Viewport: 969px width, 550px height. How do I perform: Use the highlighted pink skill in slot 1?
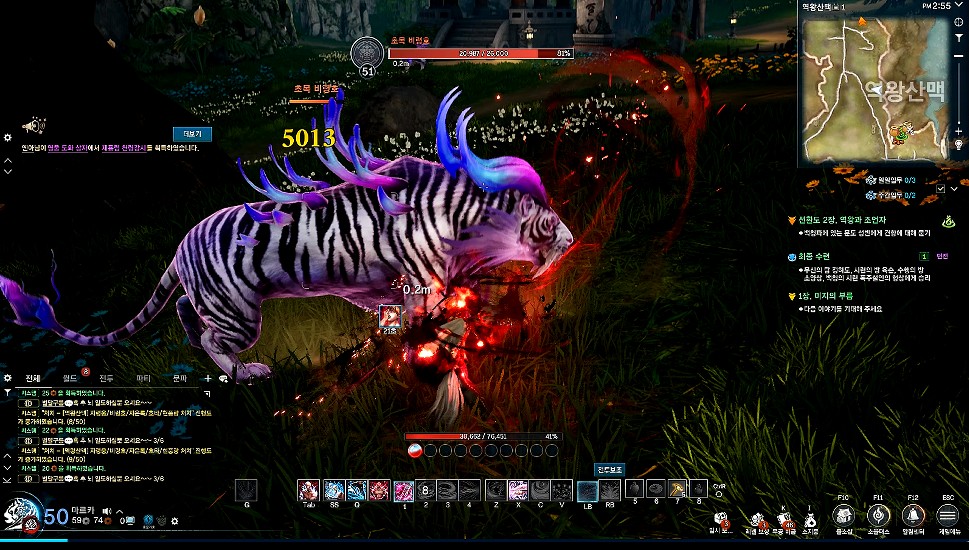[404, 490]
